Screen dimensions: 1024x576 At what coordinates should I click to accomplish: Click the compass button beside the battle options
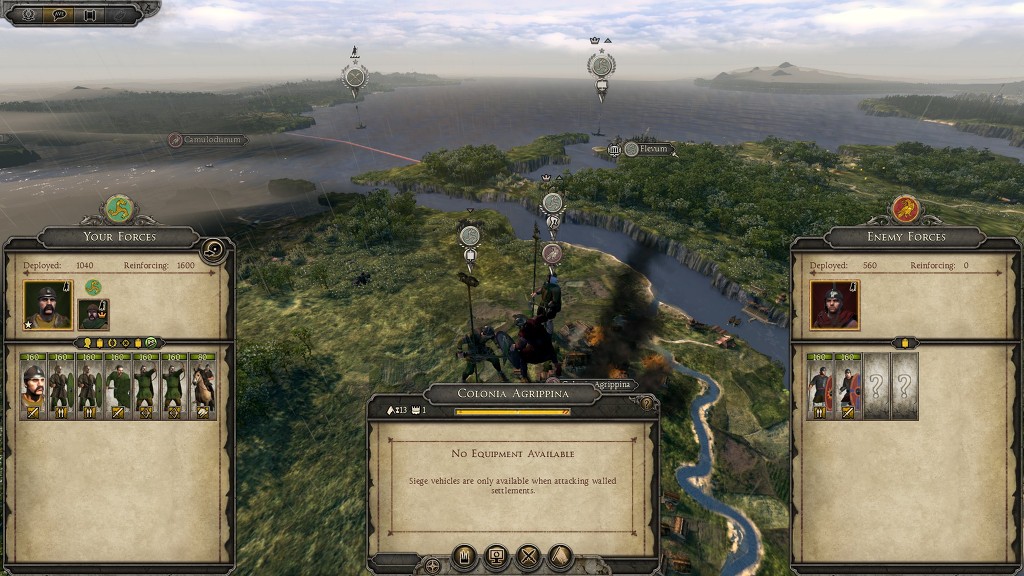[432, 566]
